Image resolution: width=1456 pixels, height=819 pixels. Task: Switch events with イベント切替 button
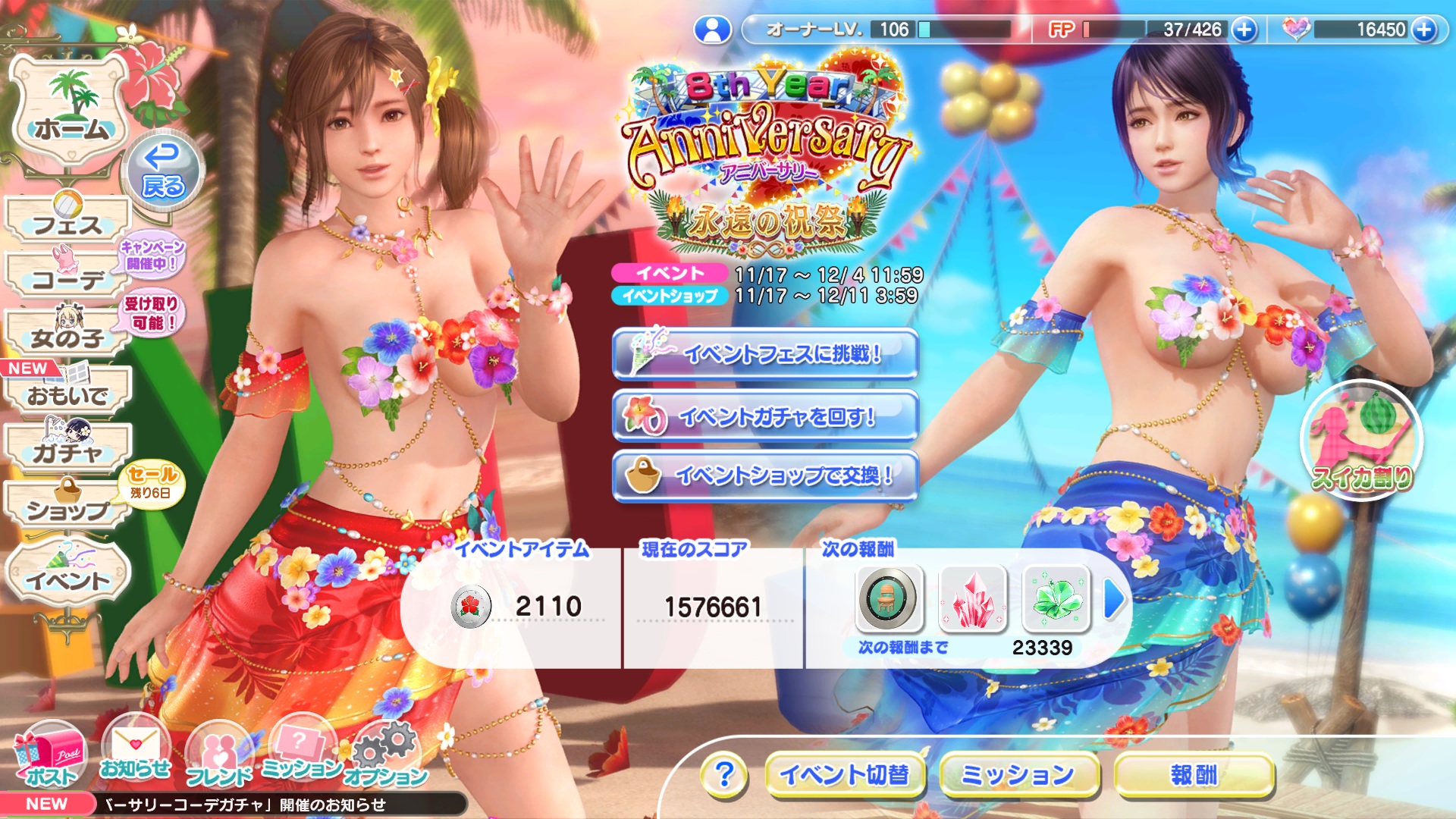pos(845,775)
